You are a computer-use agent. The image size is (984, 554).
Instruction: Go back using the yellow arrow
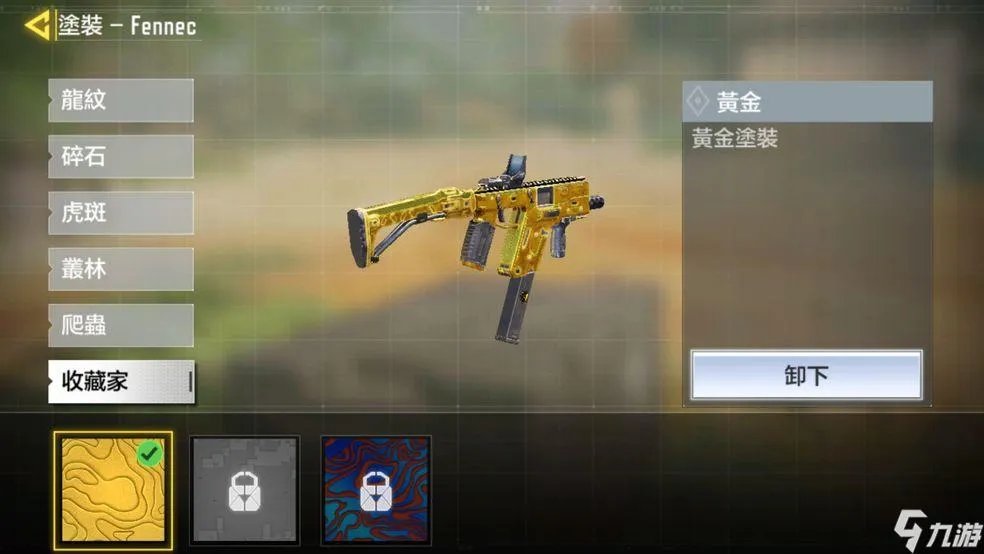pos(38,25)
